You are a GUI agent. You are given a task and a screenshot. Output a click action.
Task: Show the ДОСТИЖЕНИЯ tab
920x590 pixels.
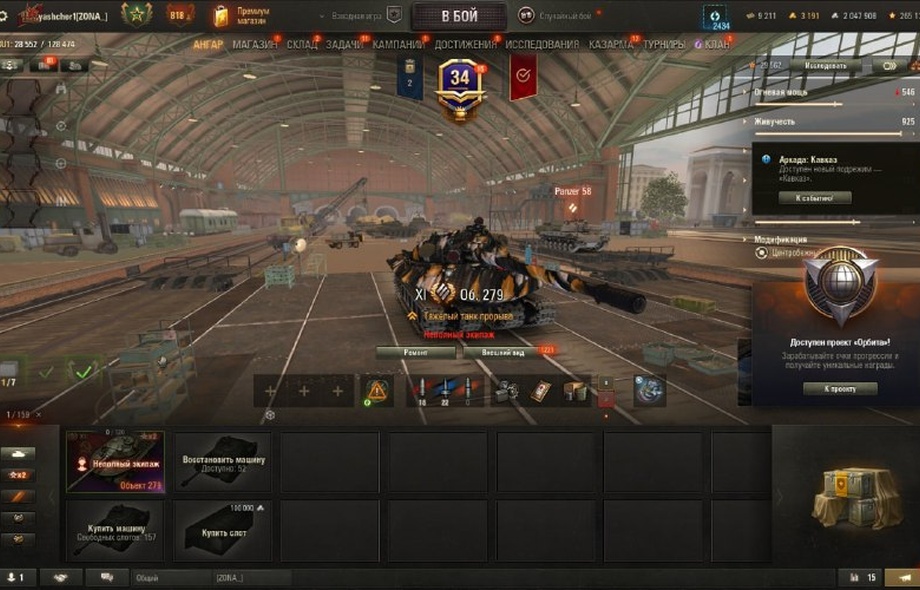coord(465,45)
